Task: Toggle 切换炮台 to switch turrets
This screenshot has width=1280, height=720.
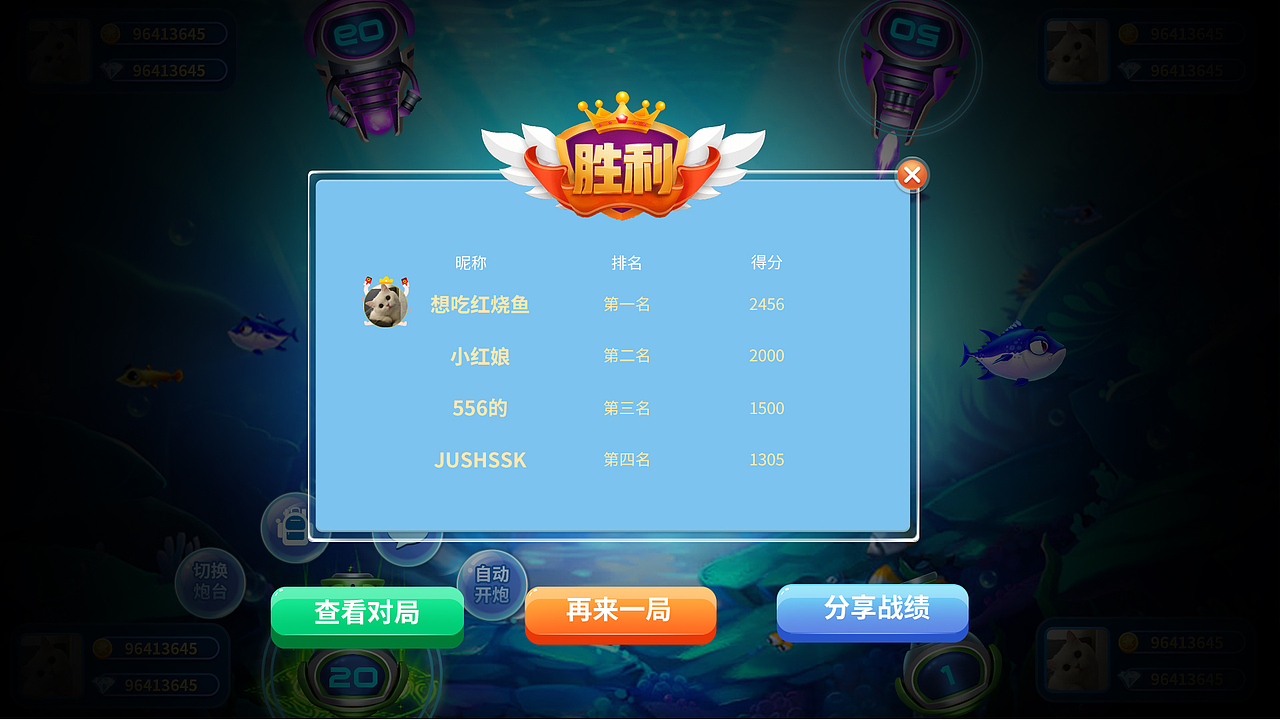Action: (210, 582)
